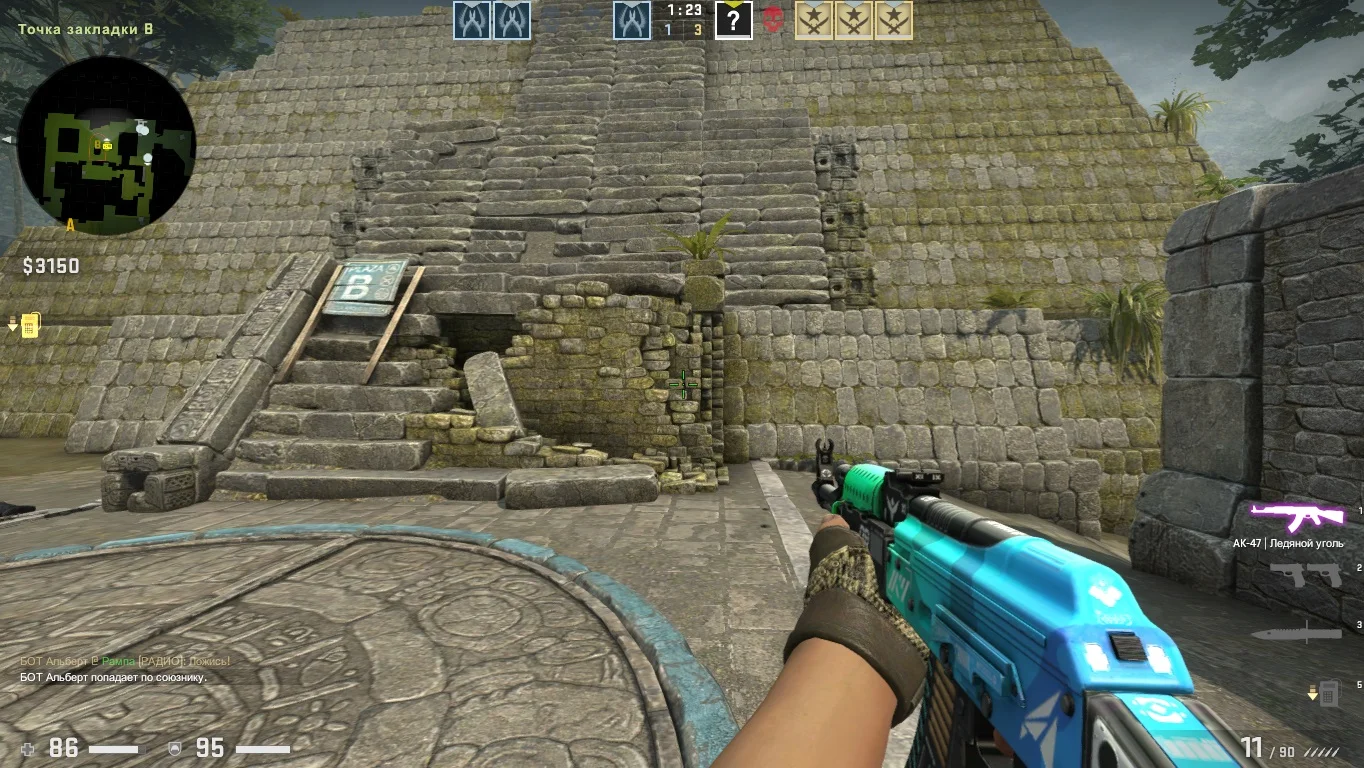Click the yellow bomb indicator under the money
The width and height of the screenshot is (1364, 768).
click(x=30, y=325)
